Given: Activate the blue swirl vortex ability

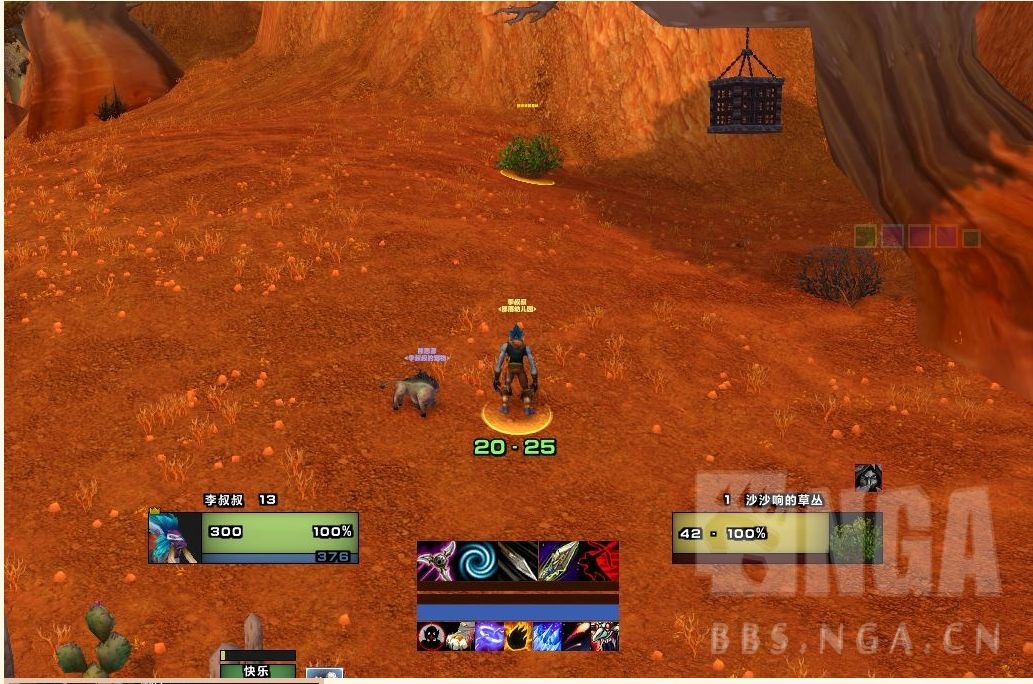Looking at the screenshot, I should coord(478,561).
